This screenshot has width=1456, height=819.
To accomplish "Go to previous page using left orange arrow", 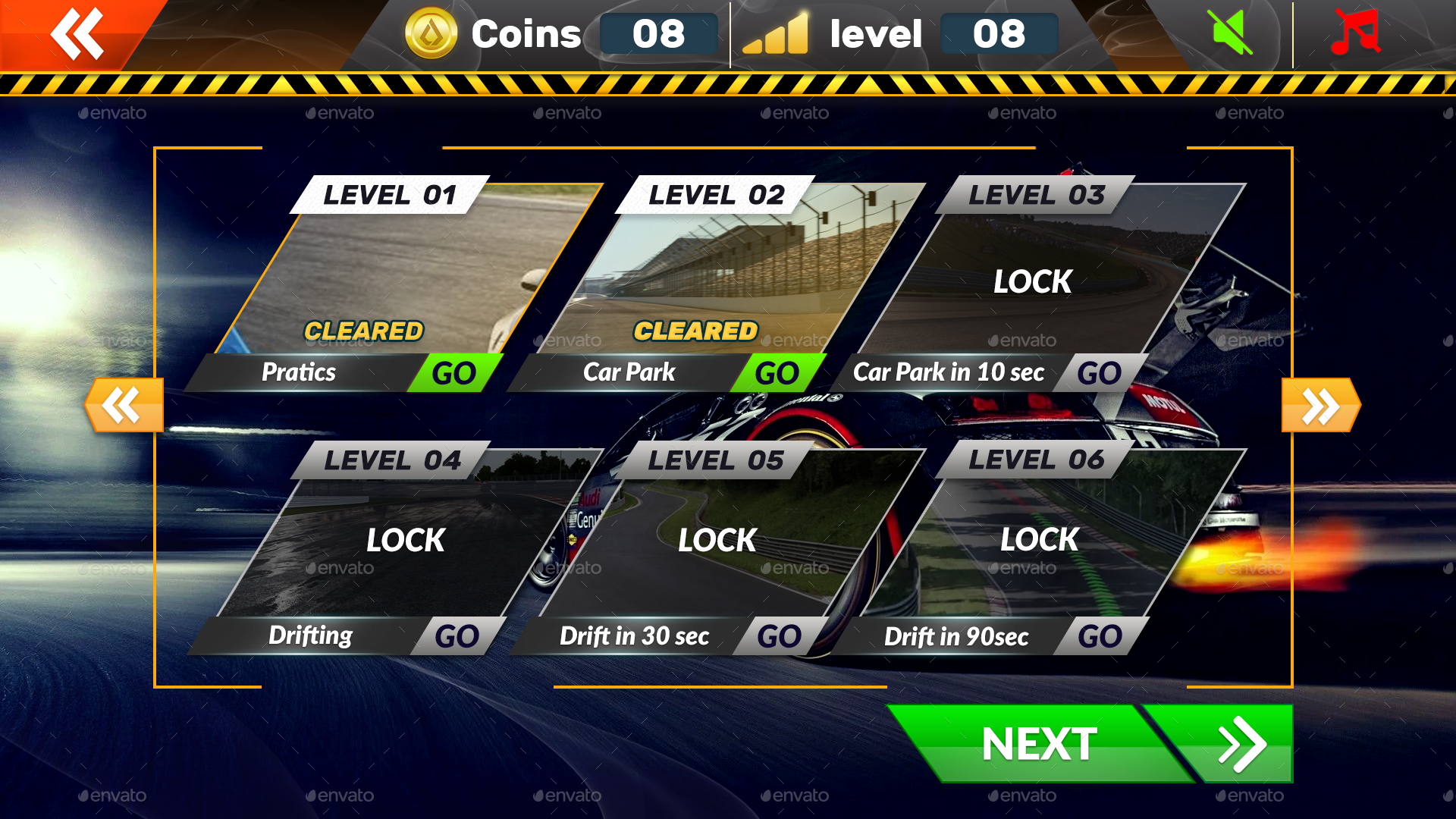I will (124, 404).
